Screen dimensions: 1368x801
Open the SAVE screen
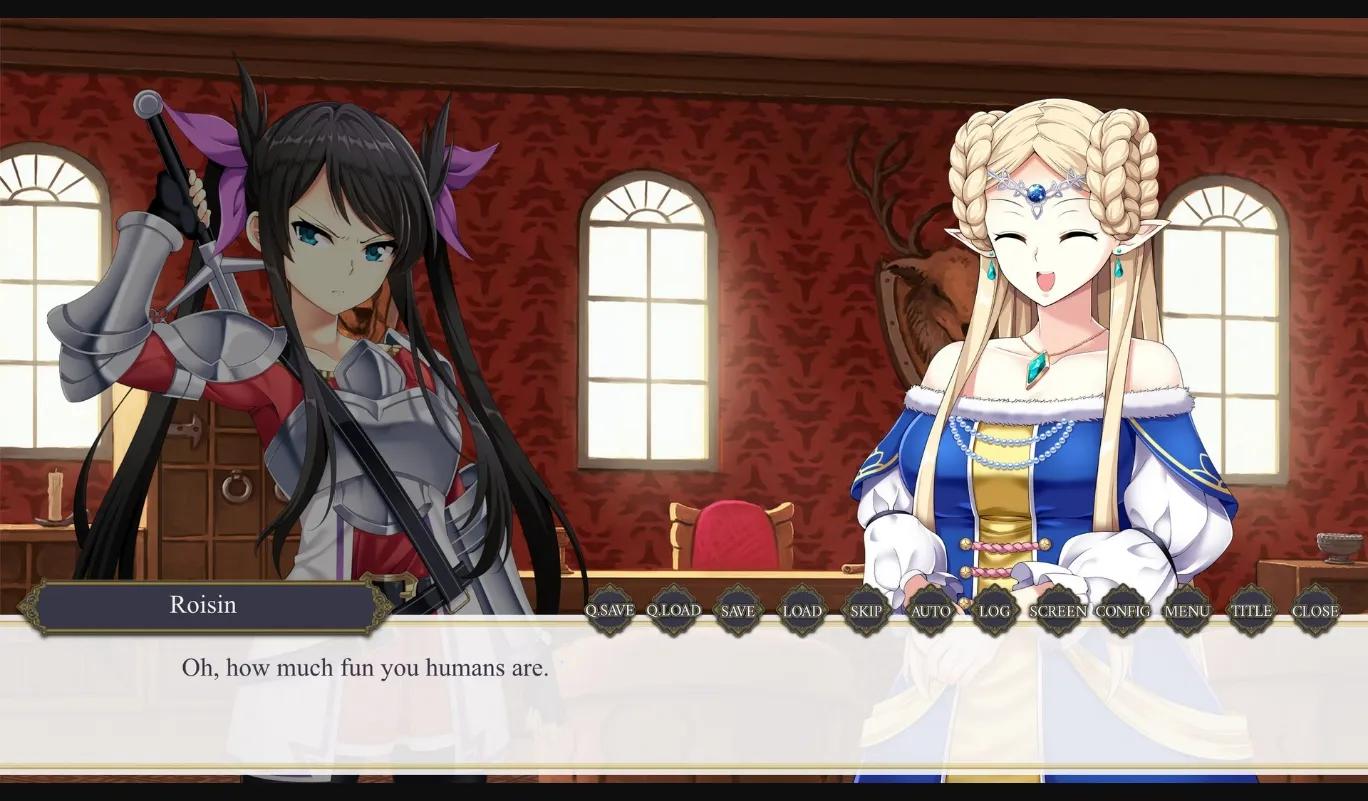point(739,610)
